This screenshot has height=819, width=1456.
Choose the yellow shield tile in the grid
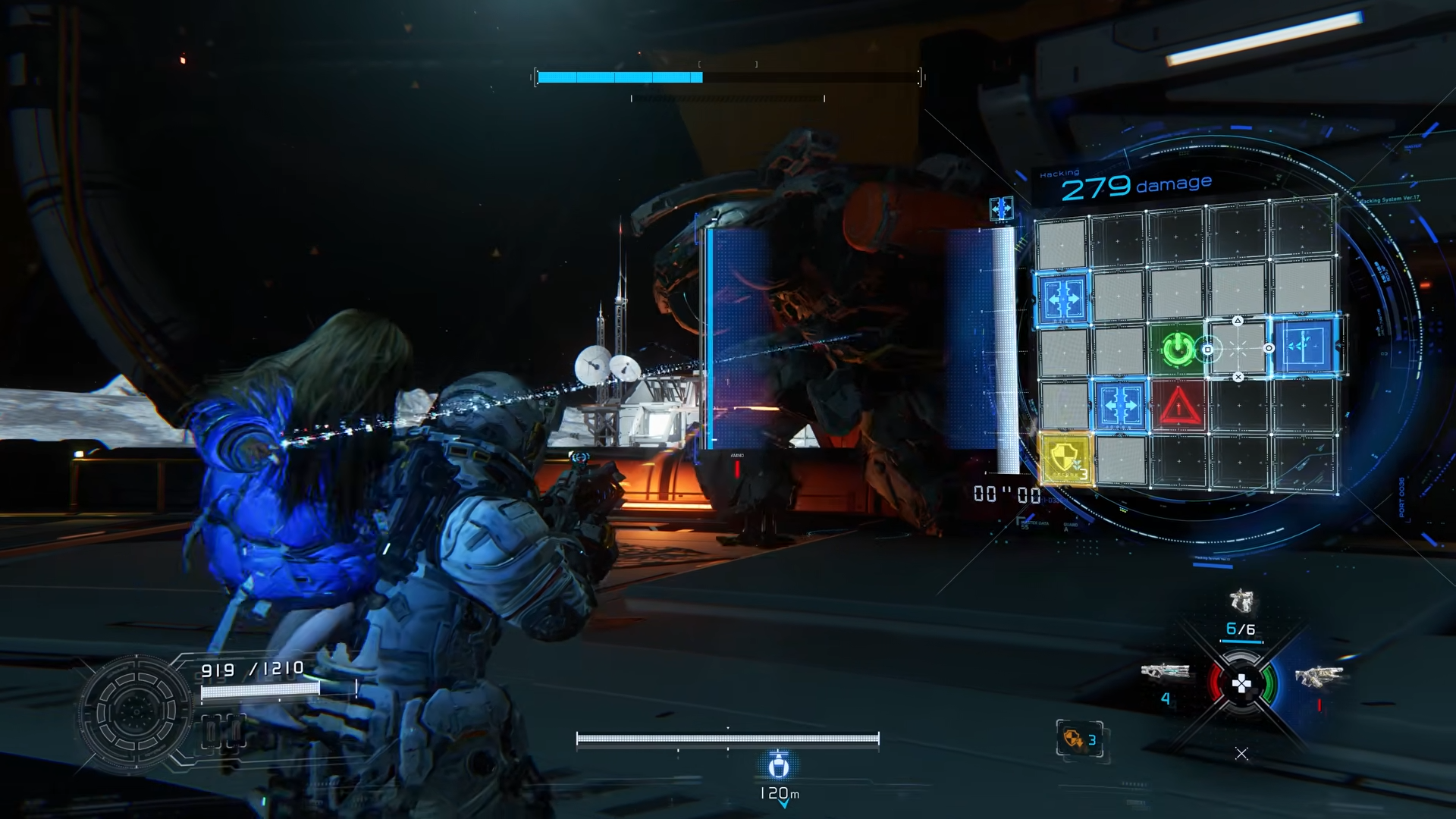(x=1065, y=458)
